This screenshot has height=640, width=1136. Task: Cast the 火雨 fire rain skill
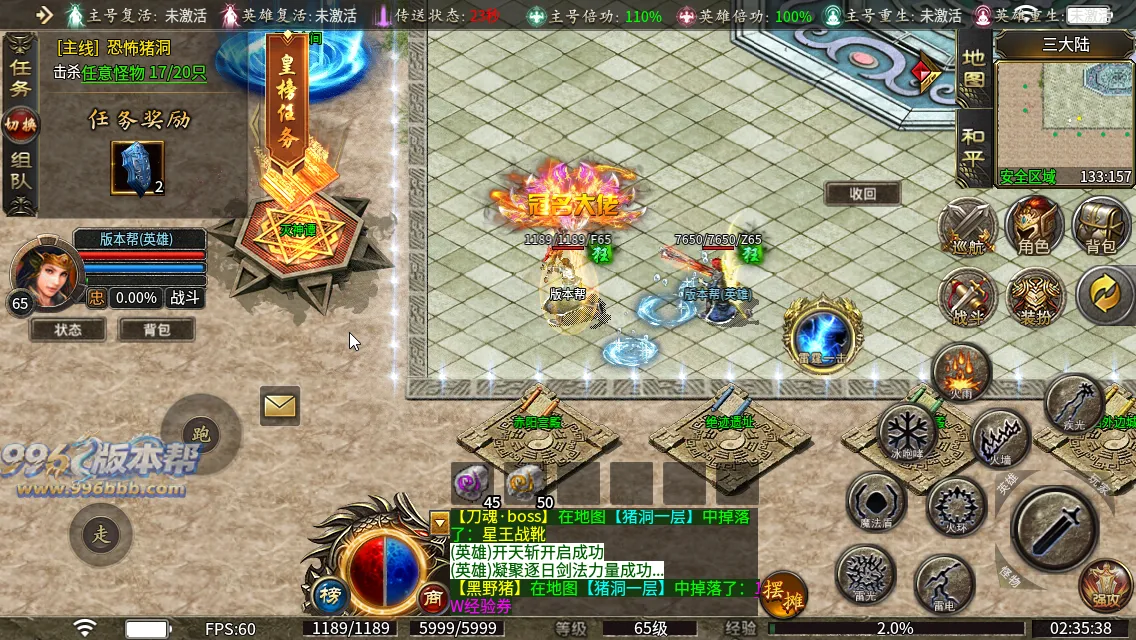click(960, 372)
